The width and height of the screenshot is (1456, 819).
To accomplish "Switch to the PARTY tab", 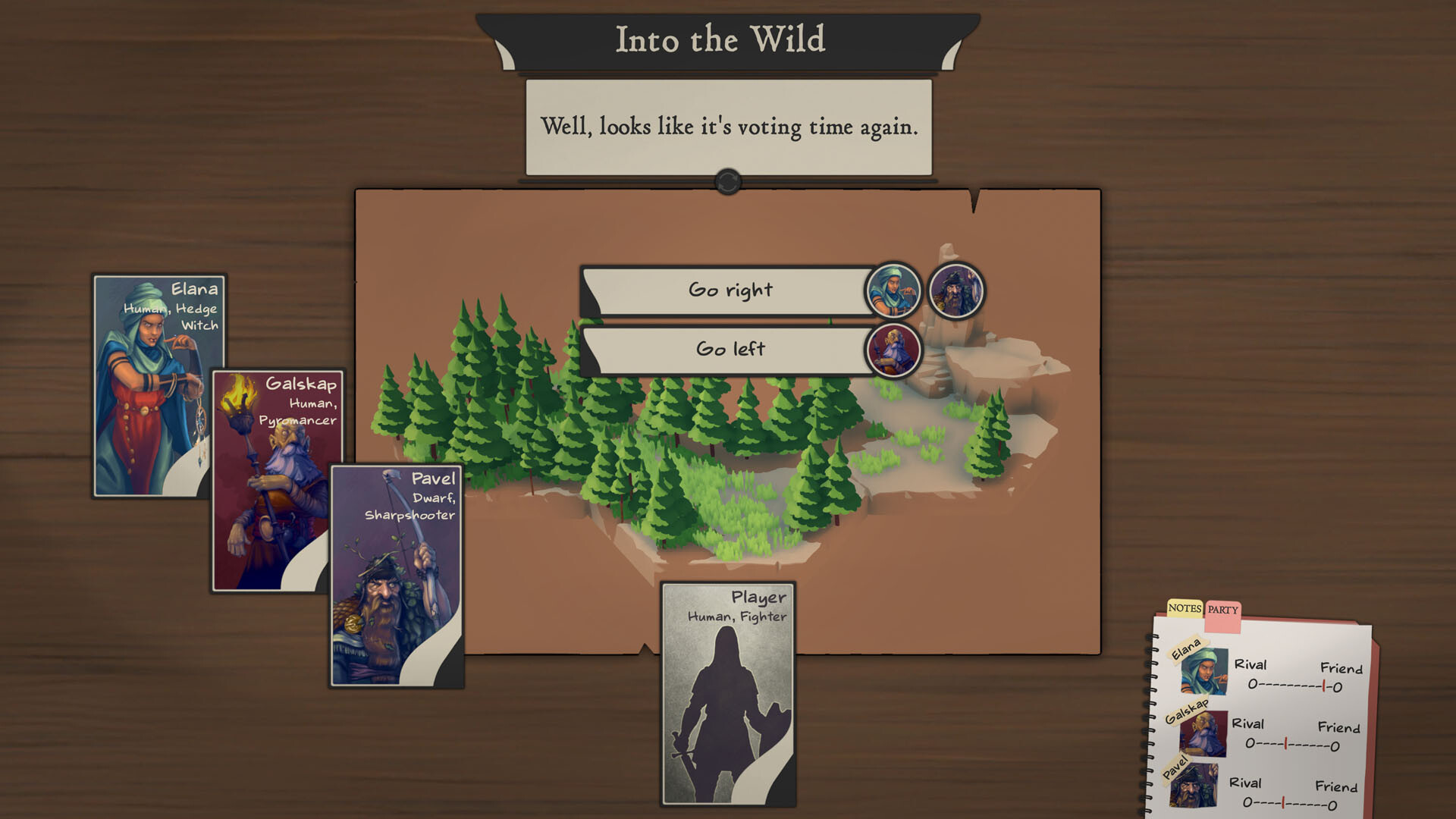I will [1222, 609].
